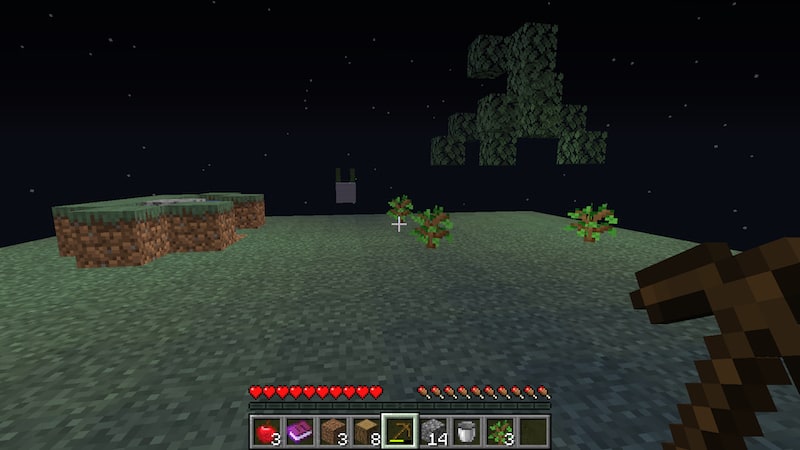
Task: Select the bucket hotbar slot
Action: click(465, 432)
